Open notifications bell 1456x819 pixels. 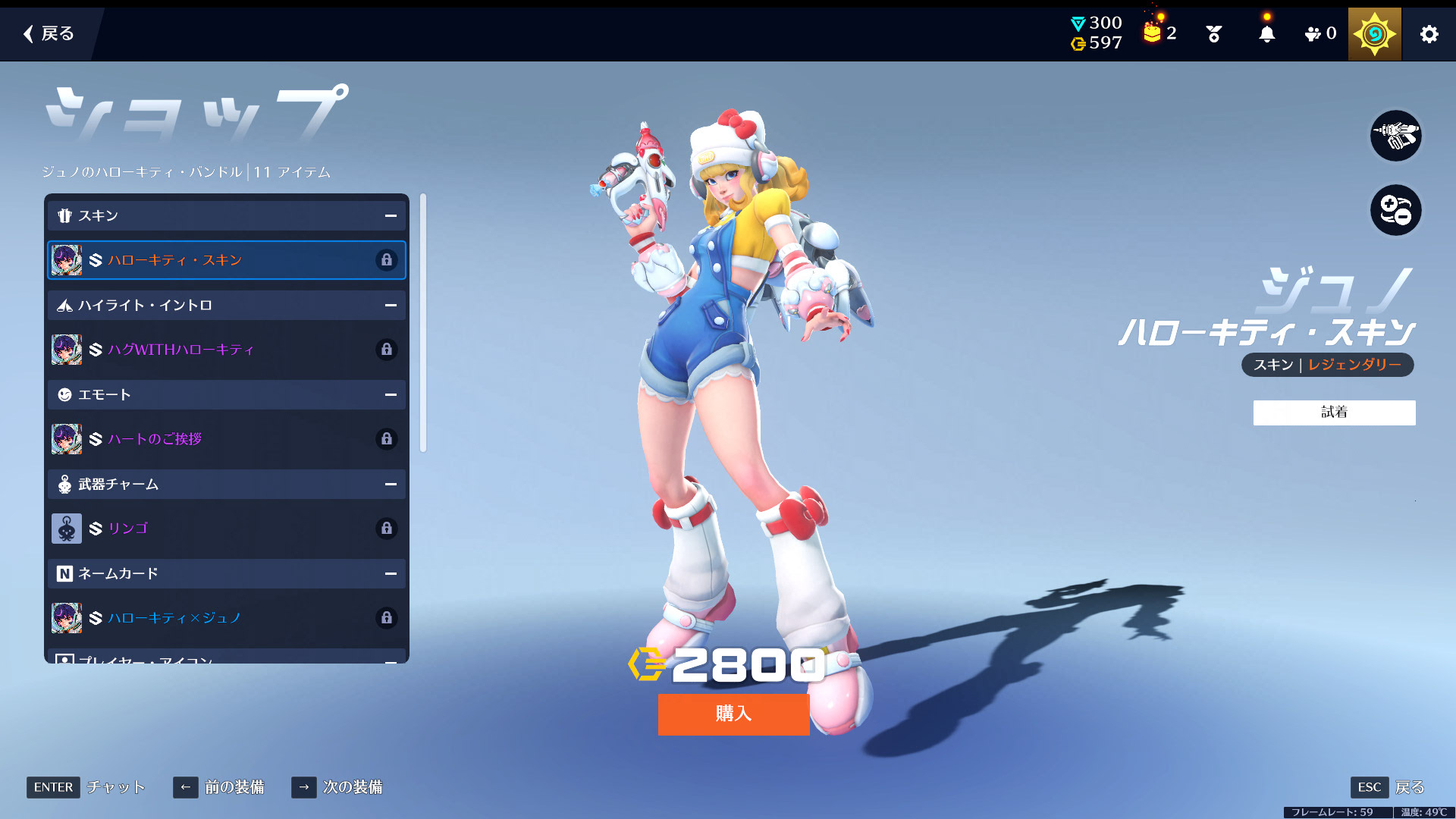(1266, 34)
